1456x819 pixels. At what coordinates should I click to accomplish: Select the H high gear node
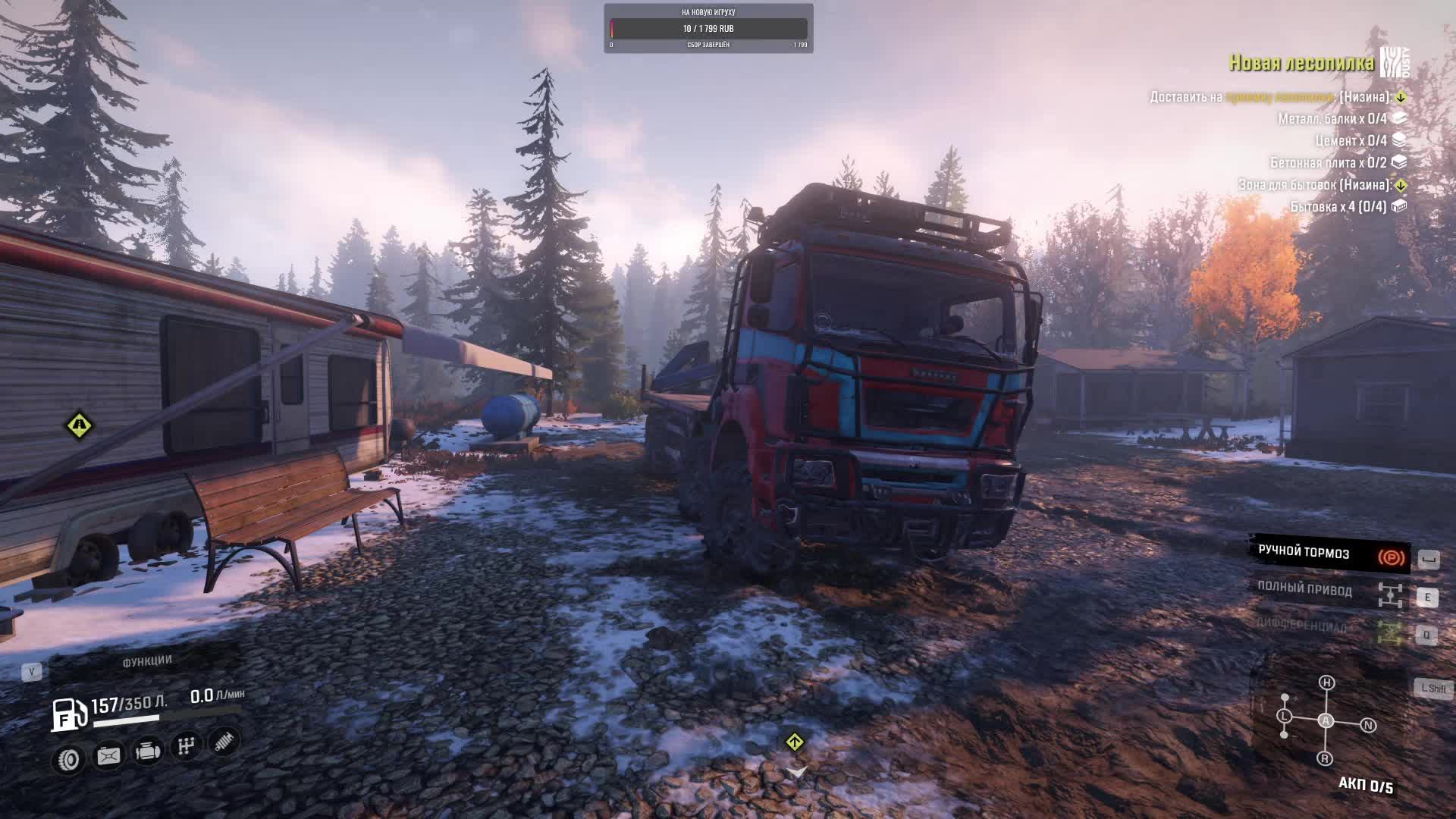point(1326,682)
